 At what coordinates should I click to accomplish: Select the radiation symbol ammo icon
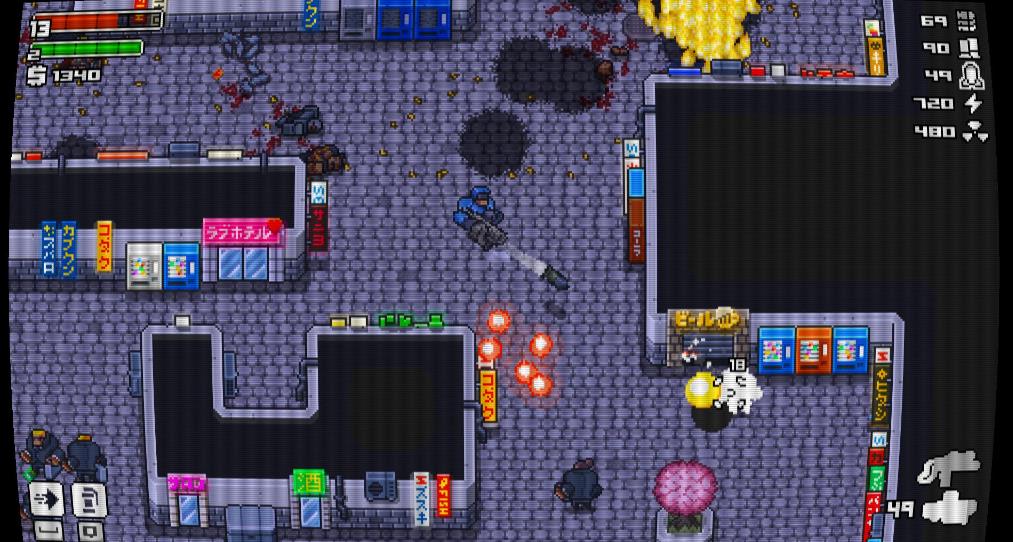(x=975, y=131)
